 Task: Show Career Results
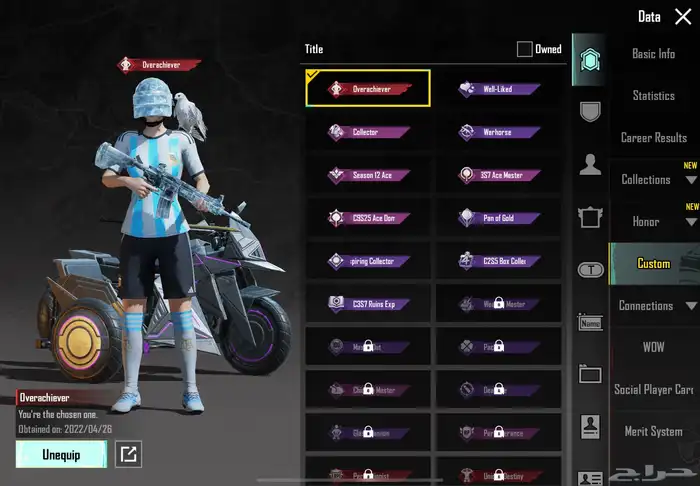coord(654,138)
